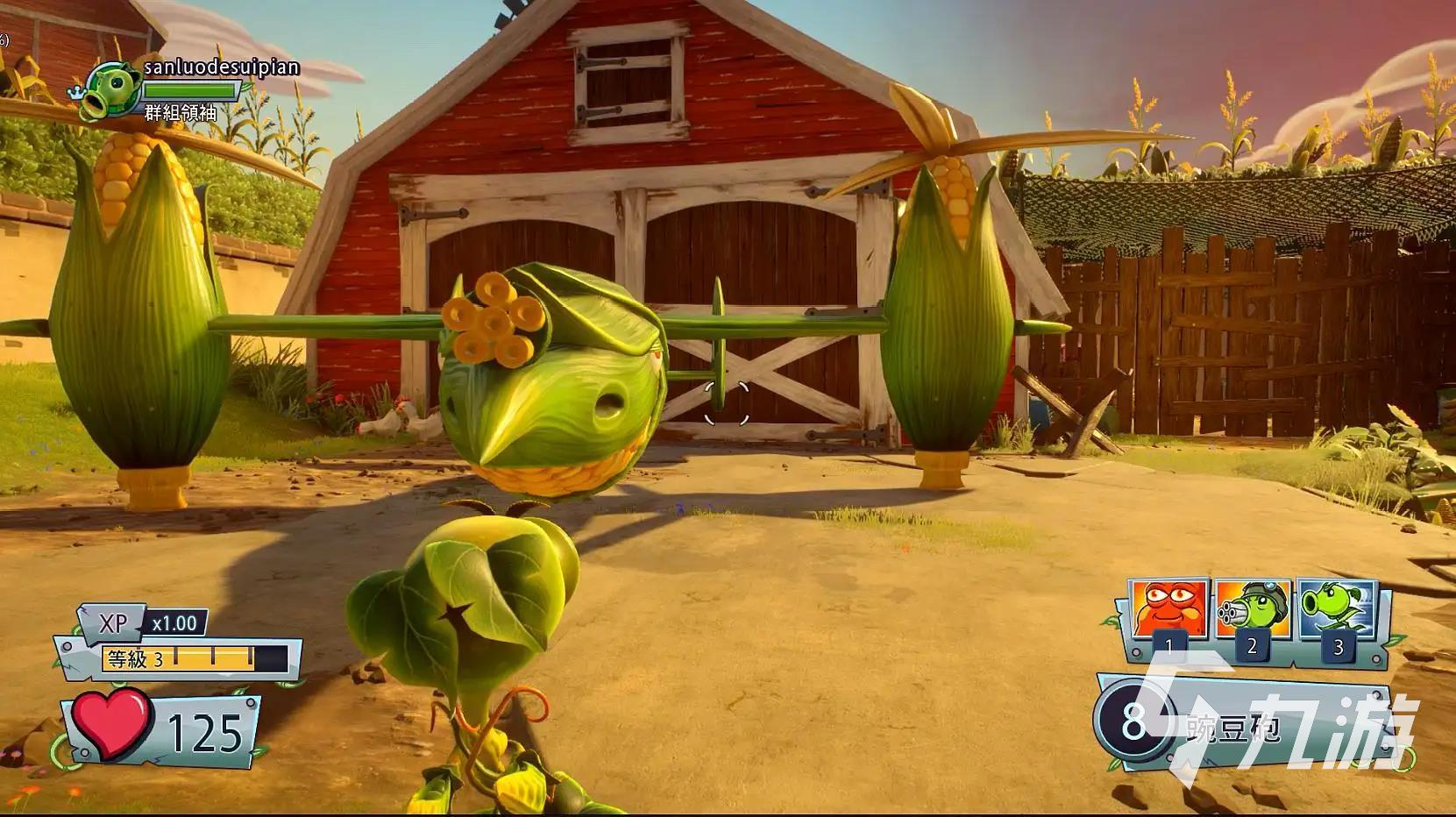Activate the Chili Bean Bomb ability
Viewport: 1456px width, 817px height.
coord(1168,609)
